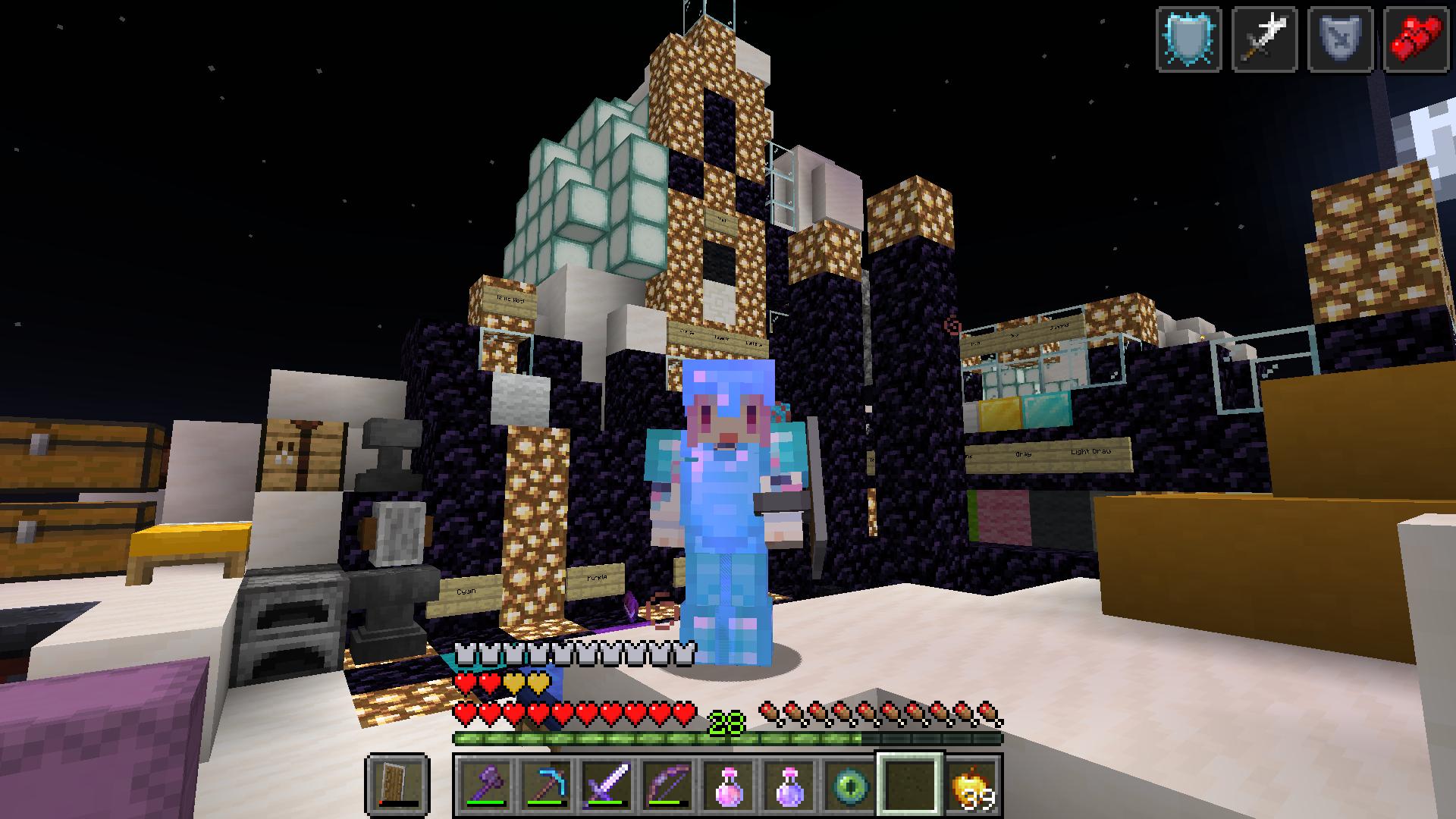
Task: Select the diamond pickaxe hotbar slot
Action: click(x=546, y=783)
